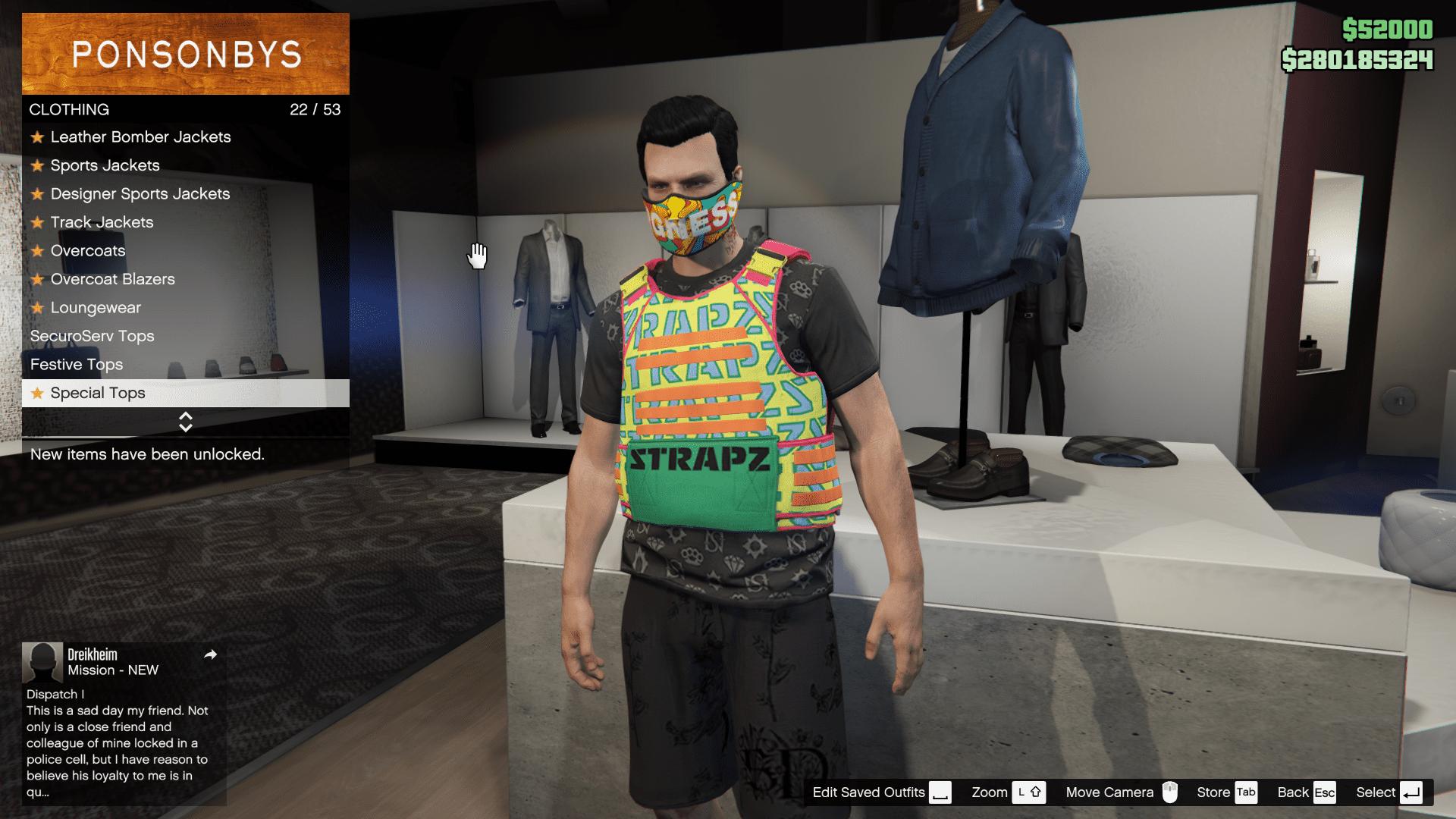The image size is (1456, 819).
Task: Click the down chevron below Special Tops
Action: point(185,426)
